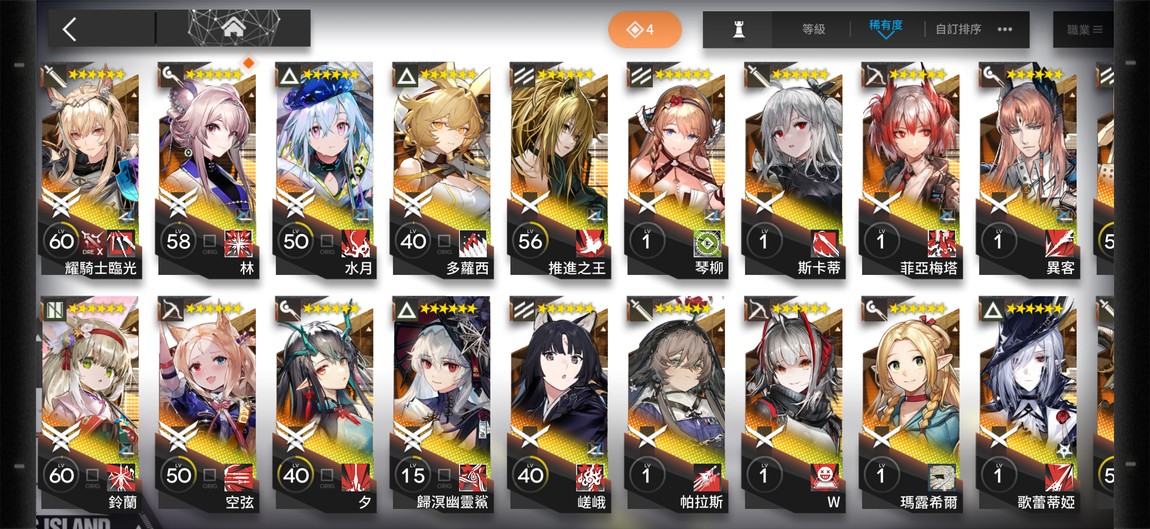
Task: Click the orange diamond 4 button
Action: click(x=644, y=30)
